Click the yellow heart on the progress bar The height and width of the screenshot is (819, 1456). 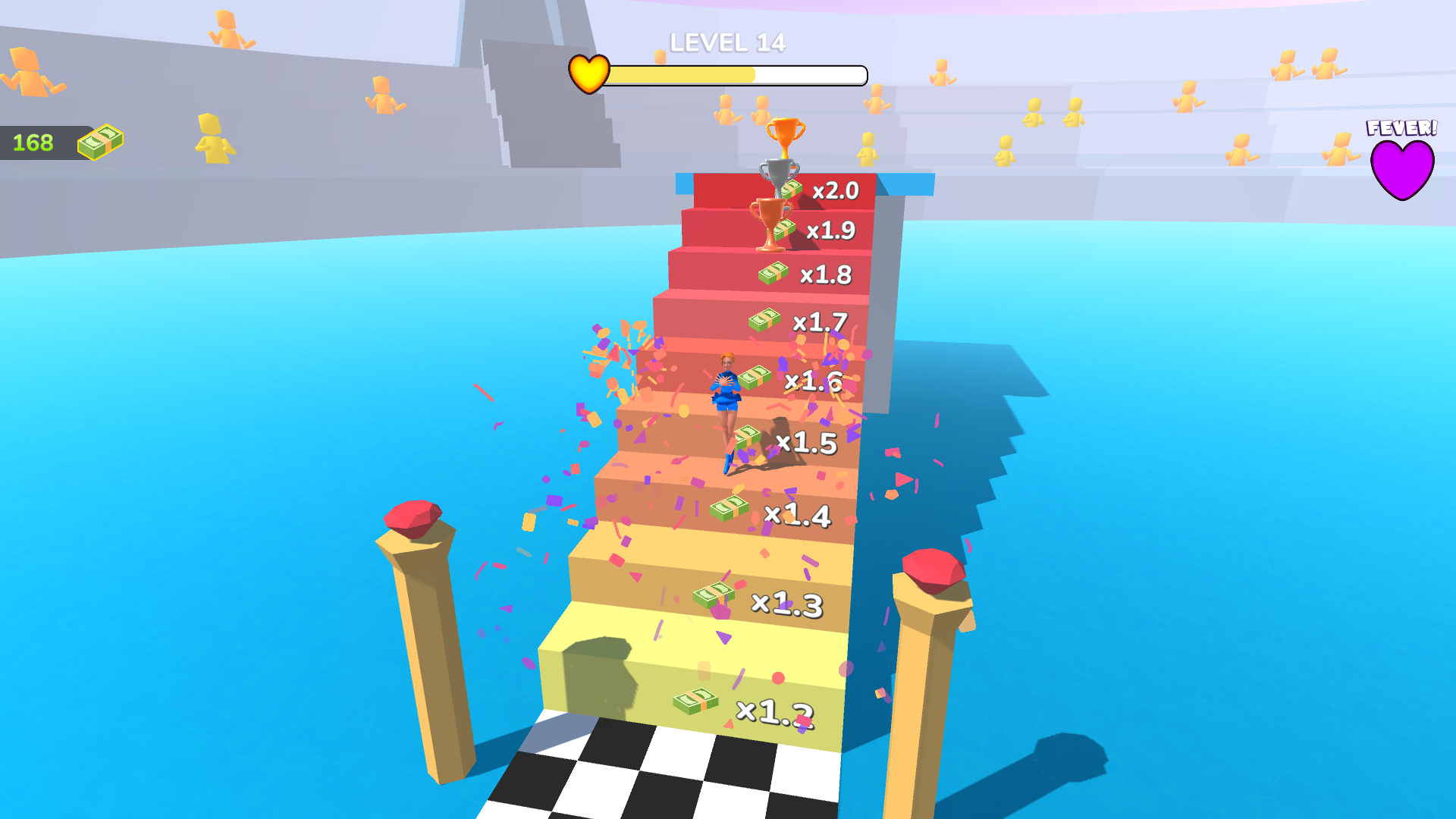(x=588, y=74)
